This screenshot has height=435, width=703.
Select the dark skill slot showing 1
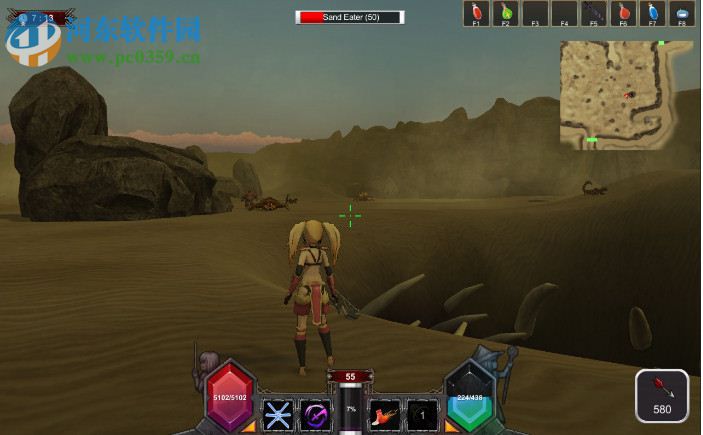[422, 414]
